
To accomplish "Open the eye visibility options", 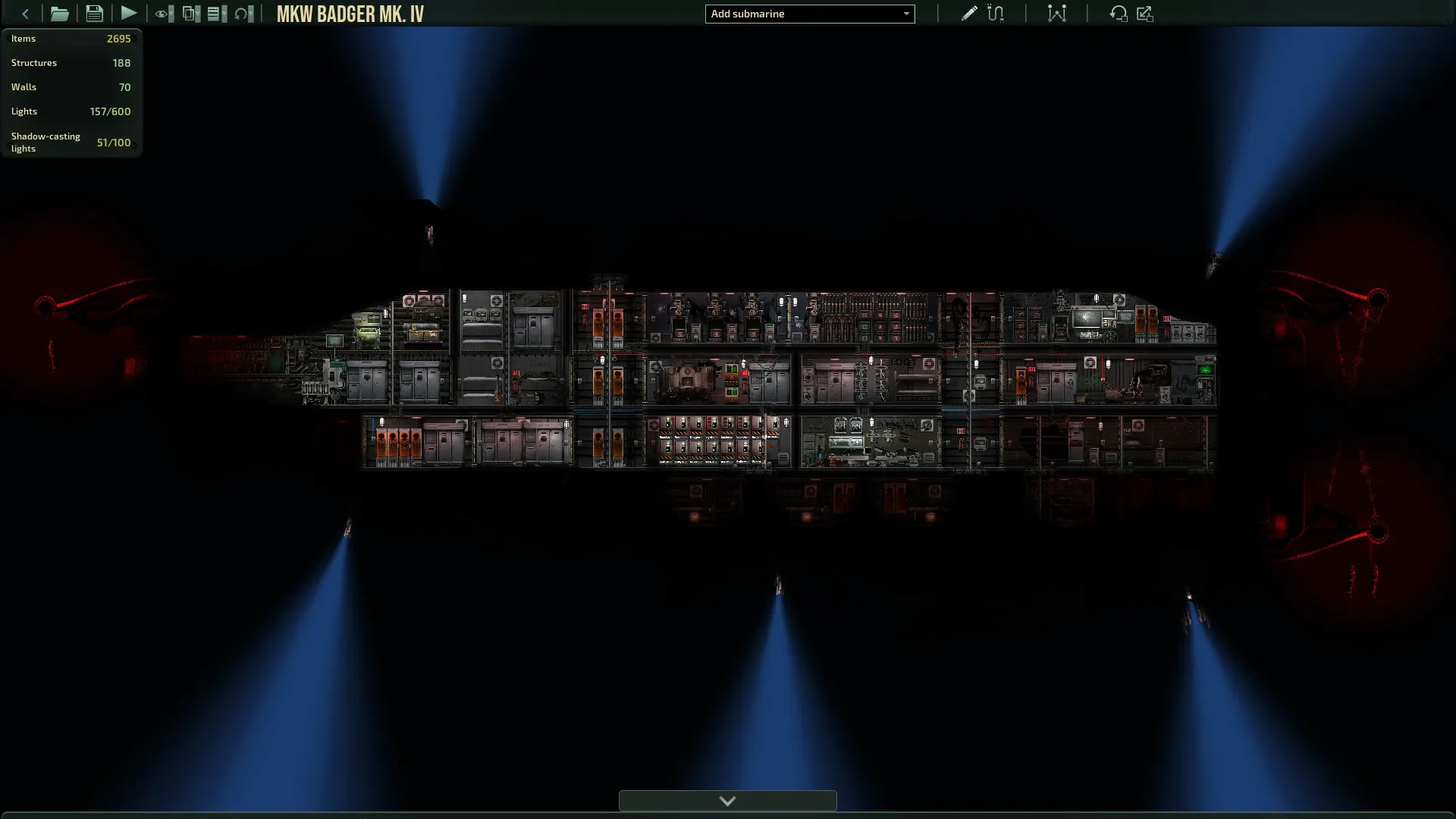I will pos(163,14).
